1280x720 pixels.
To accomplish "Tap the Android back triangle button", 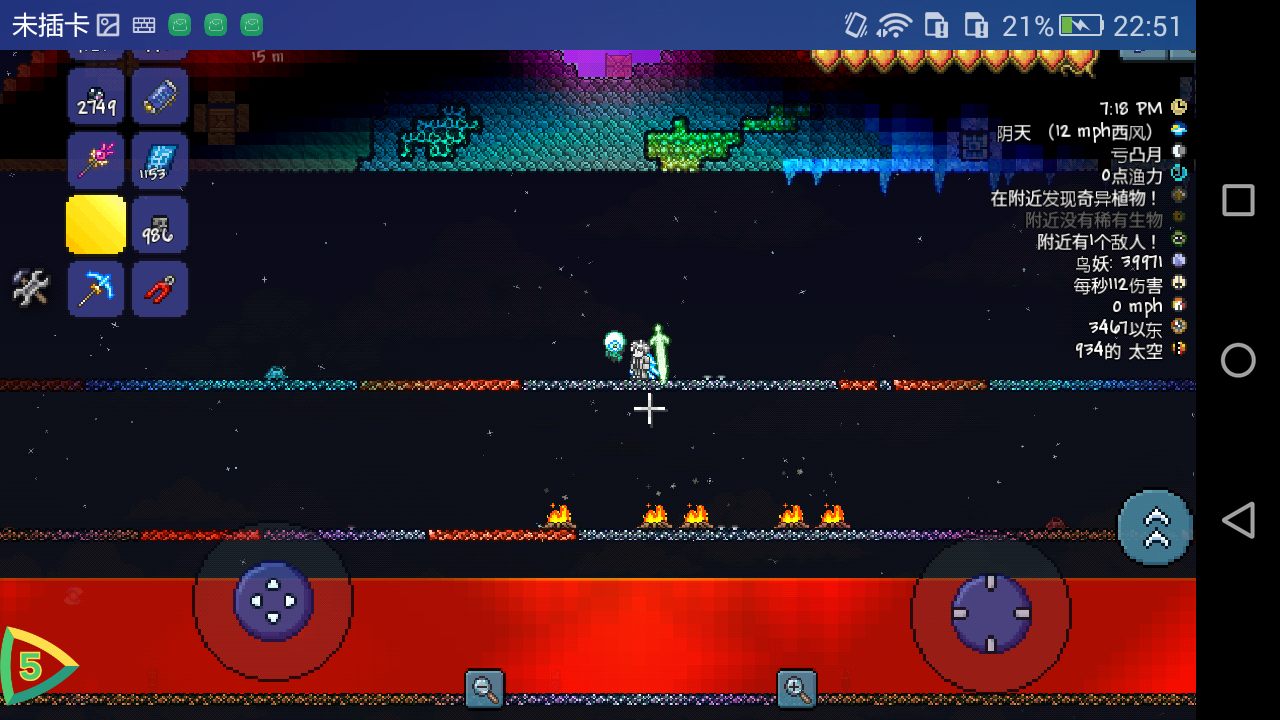I will point(1238,521).
